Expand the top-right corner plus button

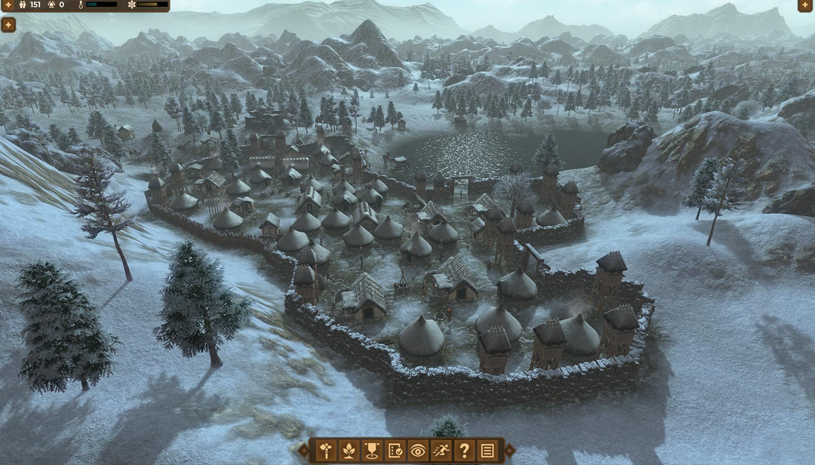[805, 5]
